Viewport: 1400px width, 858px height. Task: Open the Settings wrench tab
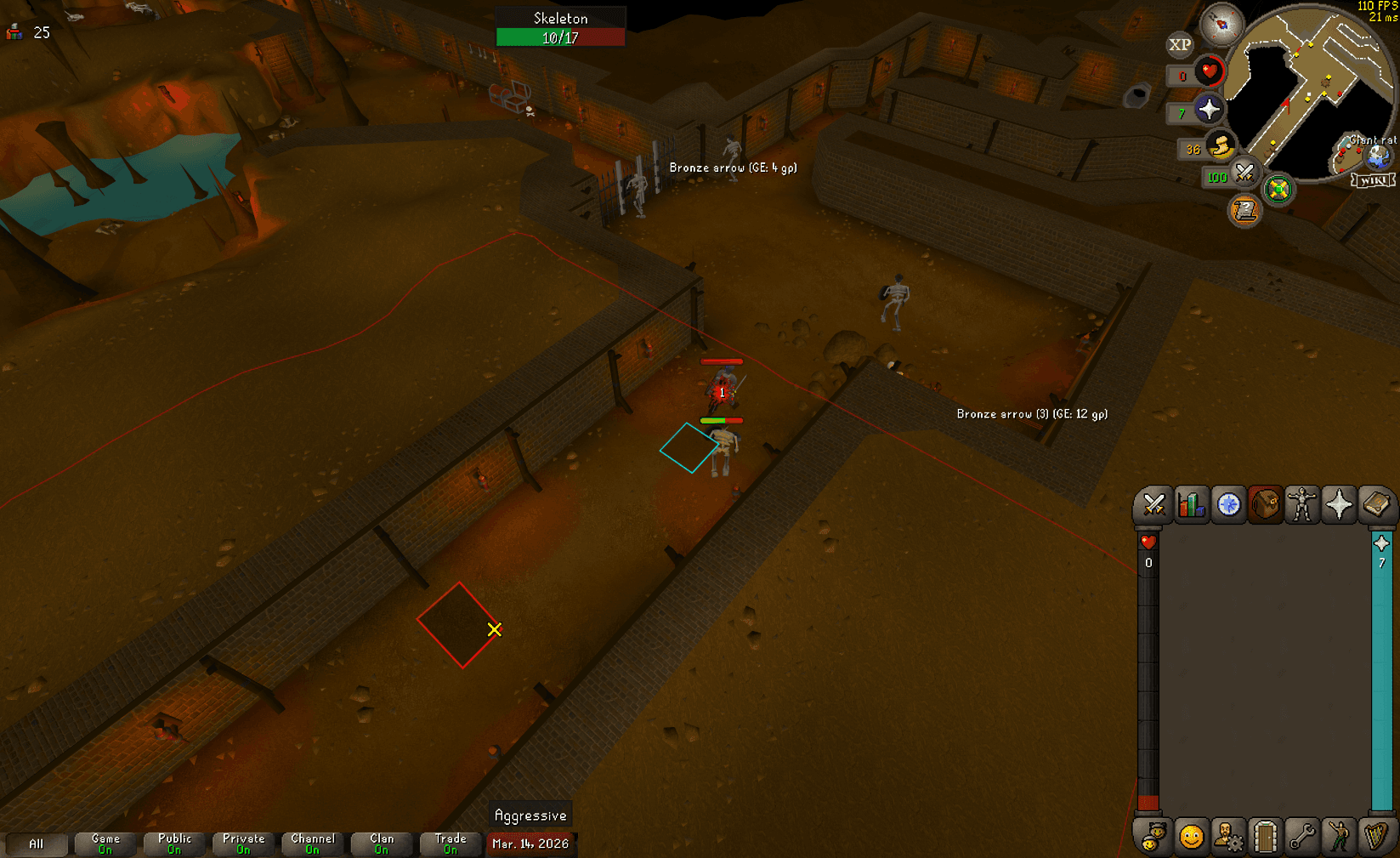point(1304,836)
